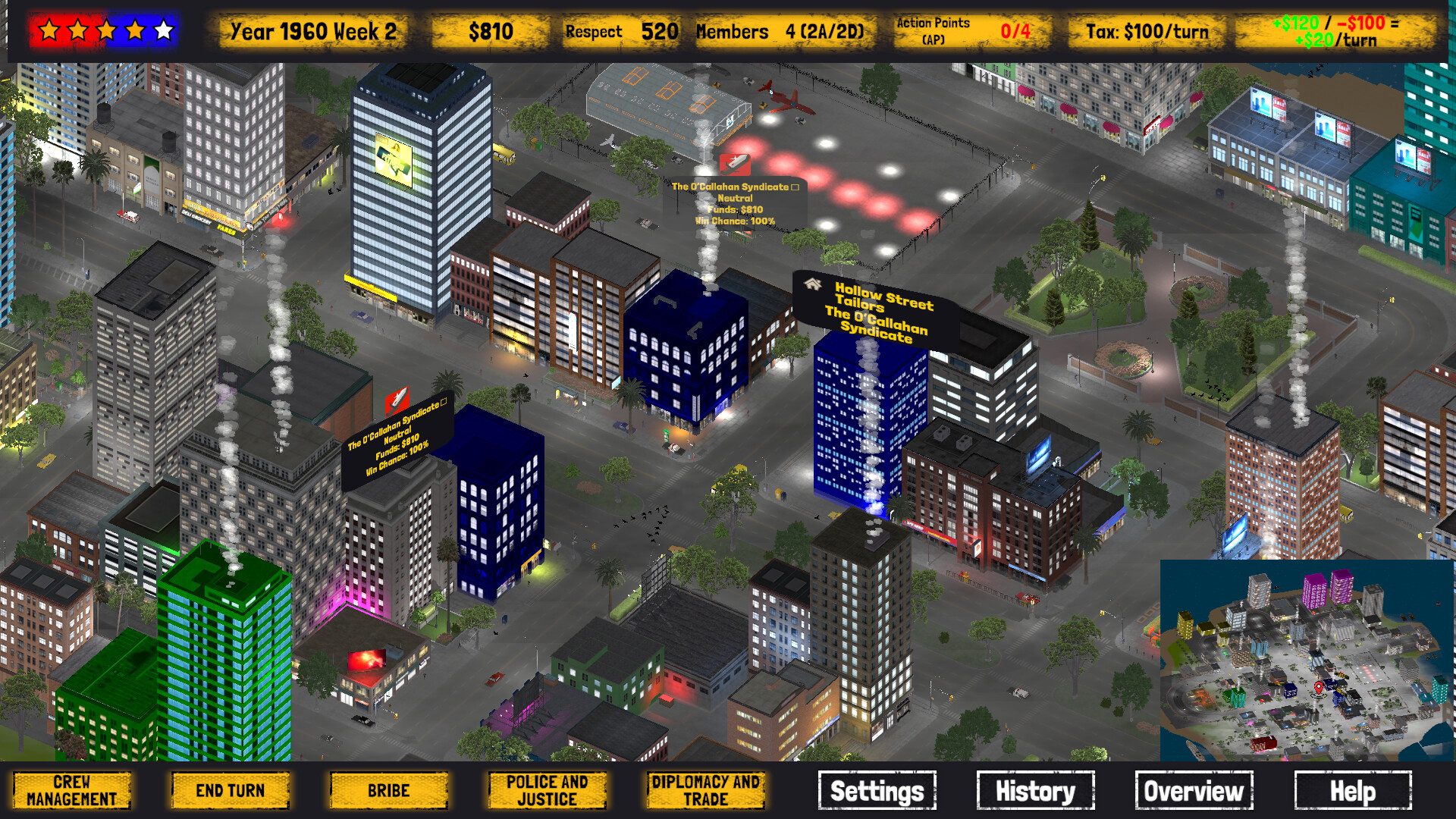Image resolution: width=1456 pixels, height=819 pixels.
Task: Select the Settings gear-style button
Action: click(877, 791)
